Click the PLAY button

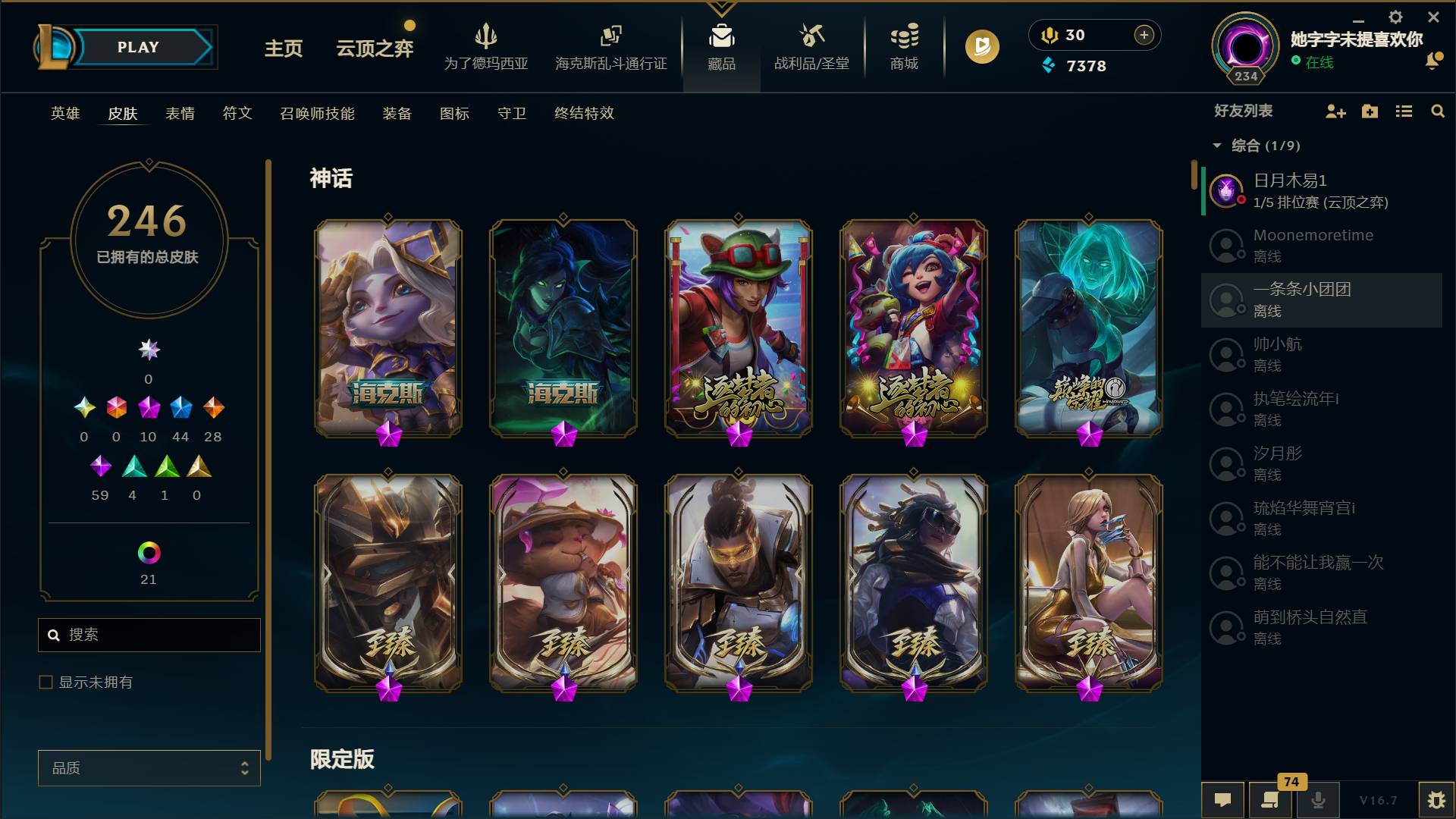(x=136, y=46)
